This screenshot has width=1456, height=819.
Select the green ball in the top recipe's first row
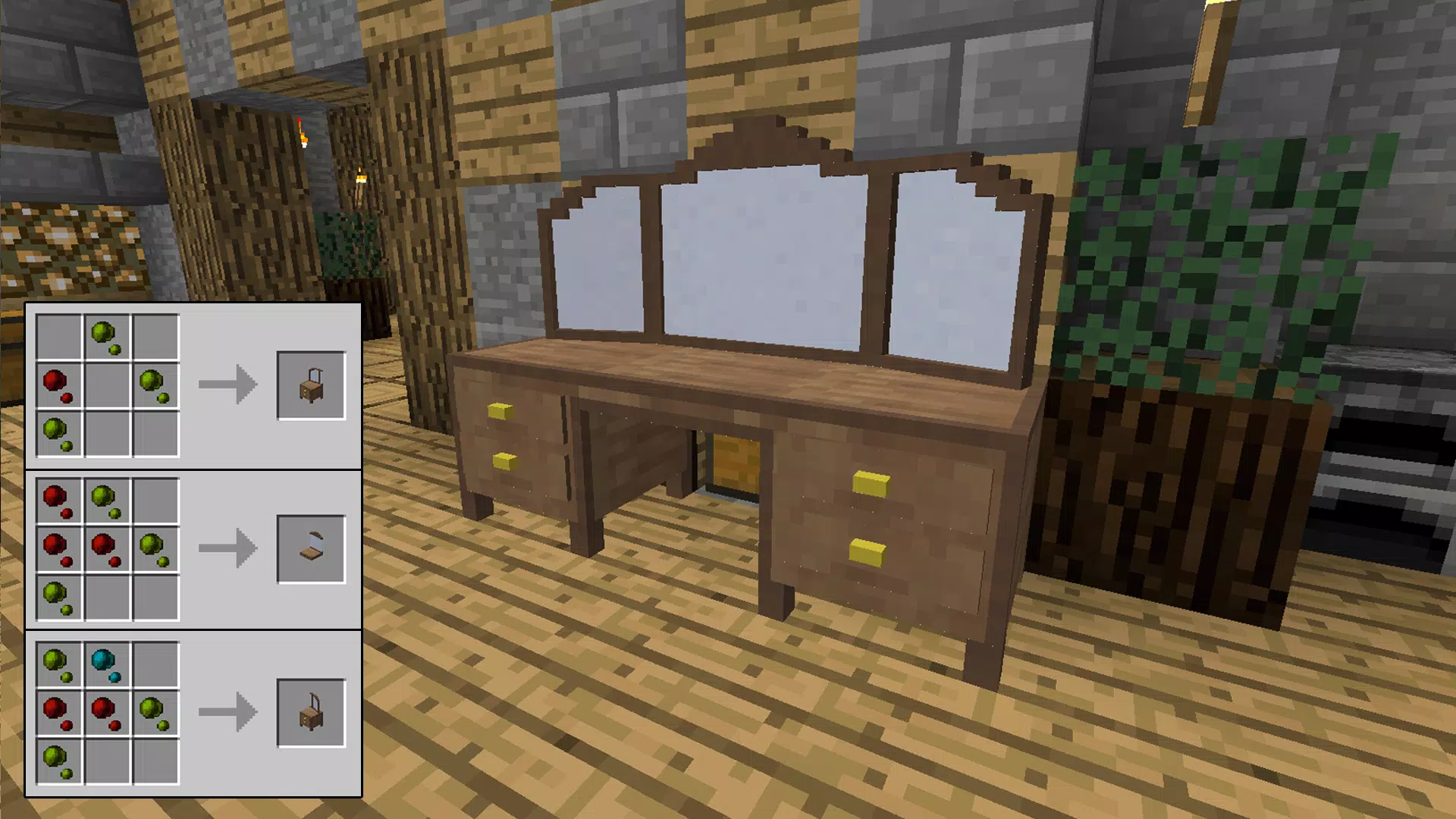(x=104, y=332)
